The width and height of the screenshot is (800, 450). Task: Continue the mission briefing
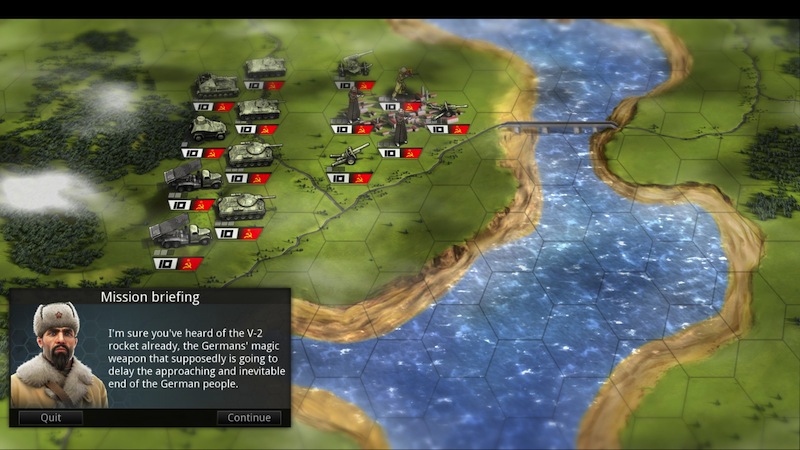coord(249,418)
